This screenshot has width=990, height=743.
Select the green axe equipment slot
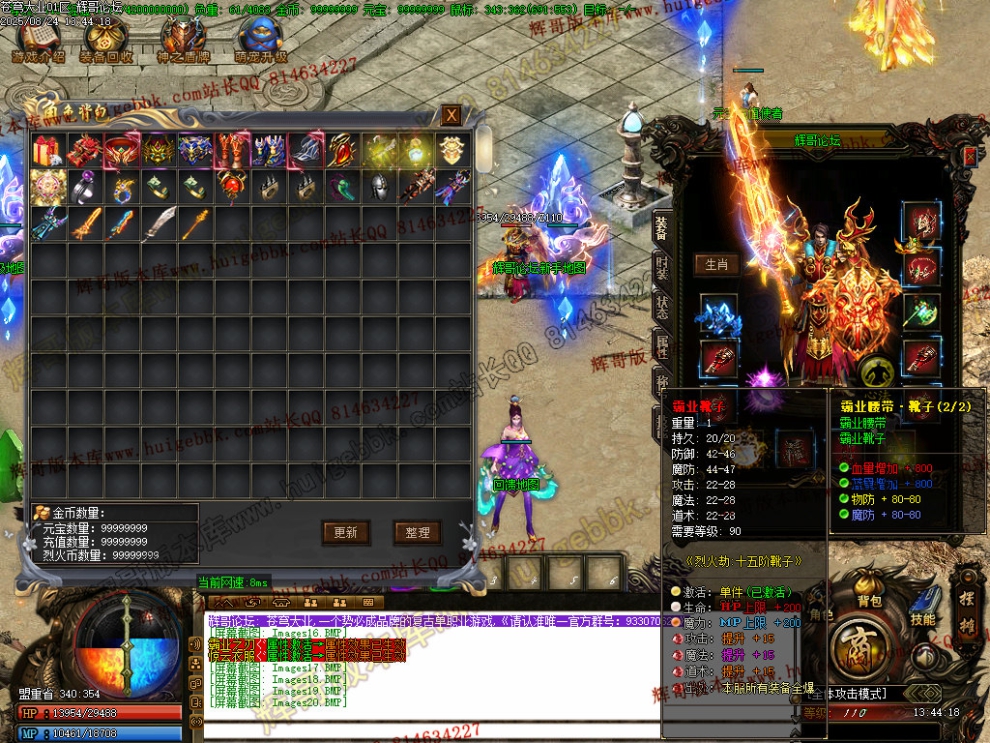920,311
